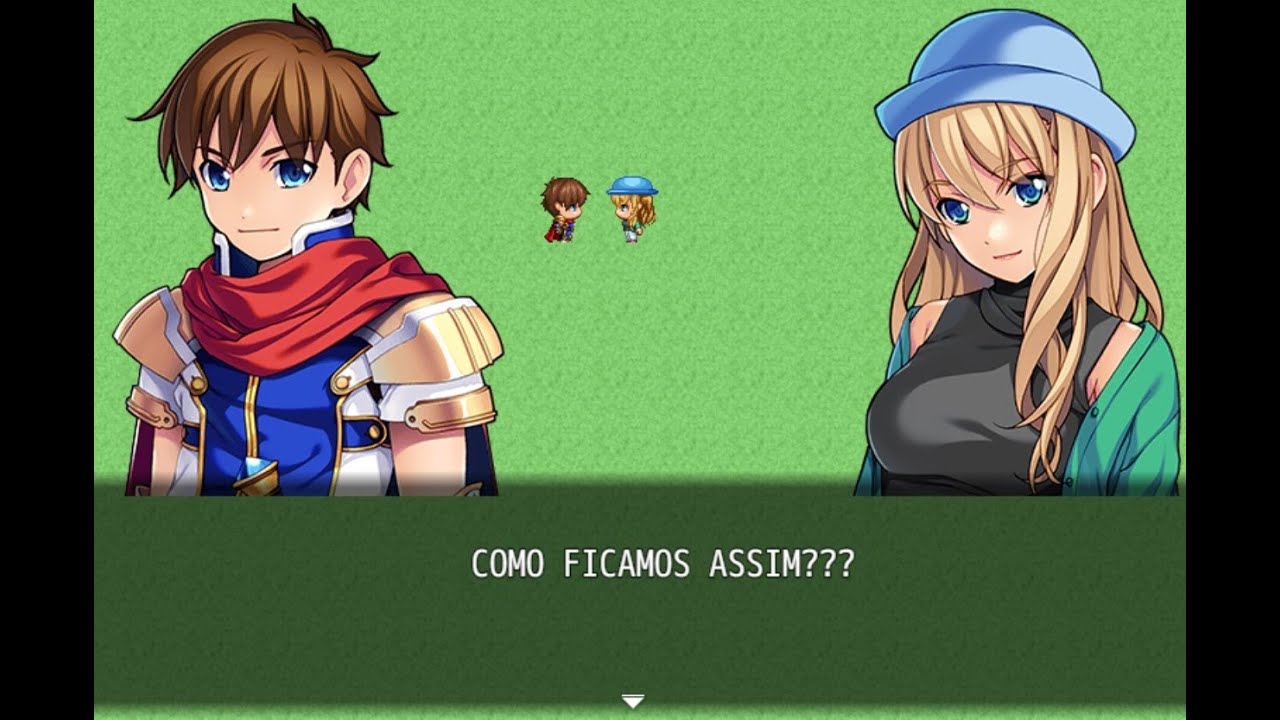Click the empty dialogue box area below the text
Screen dimensions: 1280x720
click(x=640, y=640)
